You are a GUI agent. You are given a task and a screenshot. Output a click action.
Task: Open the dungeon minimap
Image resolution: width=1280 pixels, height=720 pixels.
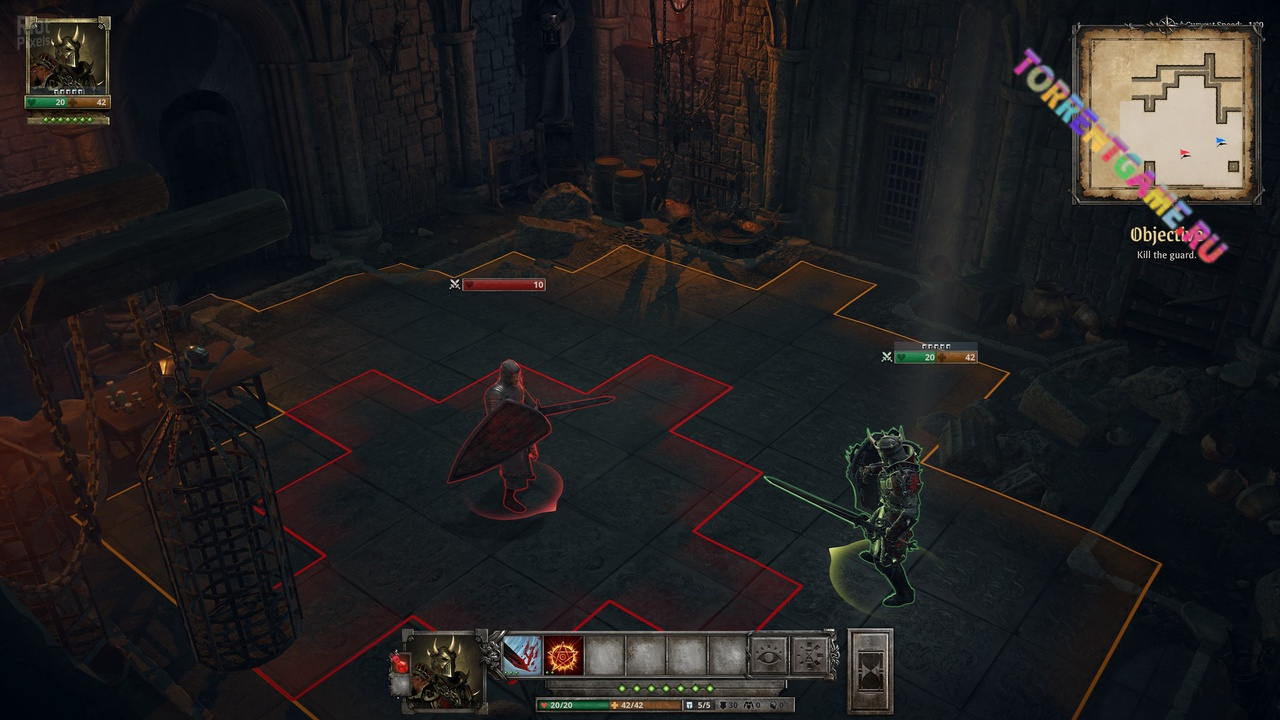pyautogui.click(x=1166, y=115)
